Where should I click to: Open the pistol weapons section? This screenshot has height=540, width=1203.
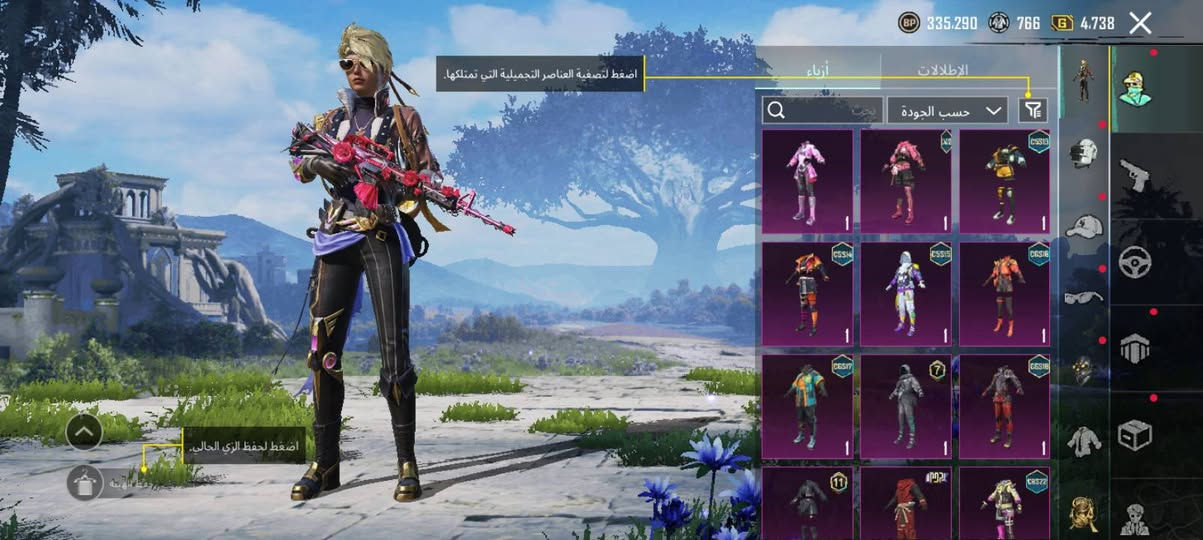click(x=1134, y=174)
